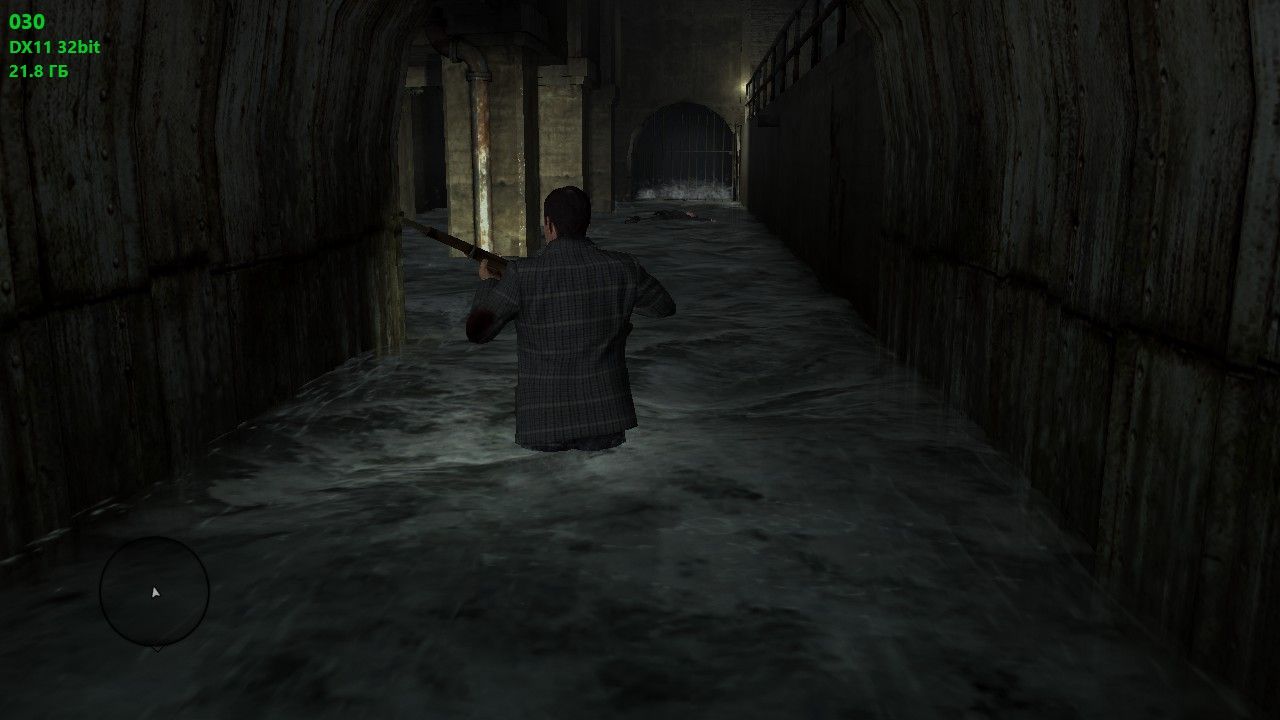The width and height of the screenshot is (1280, 720).
Task: Click the 21.8 ГБ memory readout
Action: (x=36, y=70)
